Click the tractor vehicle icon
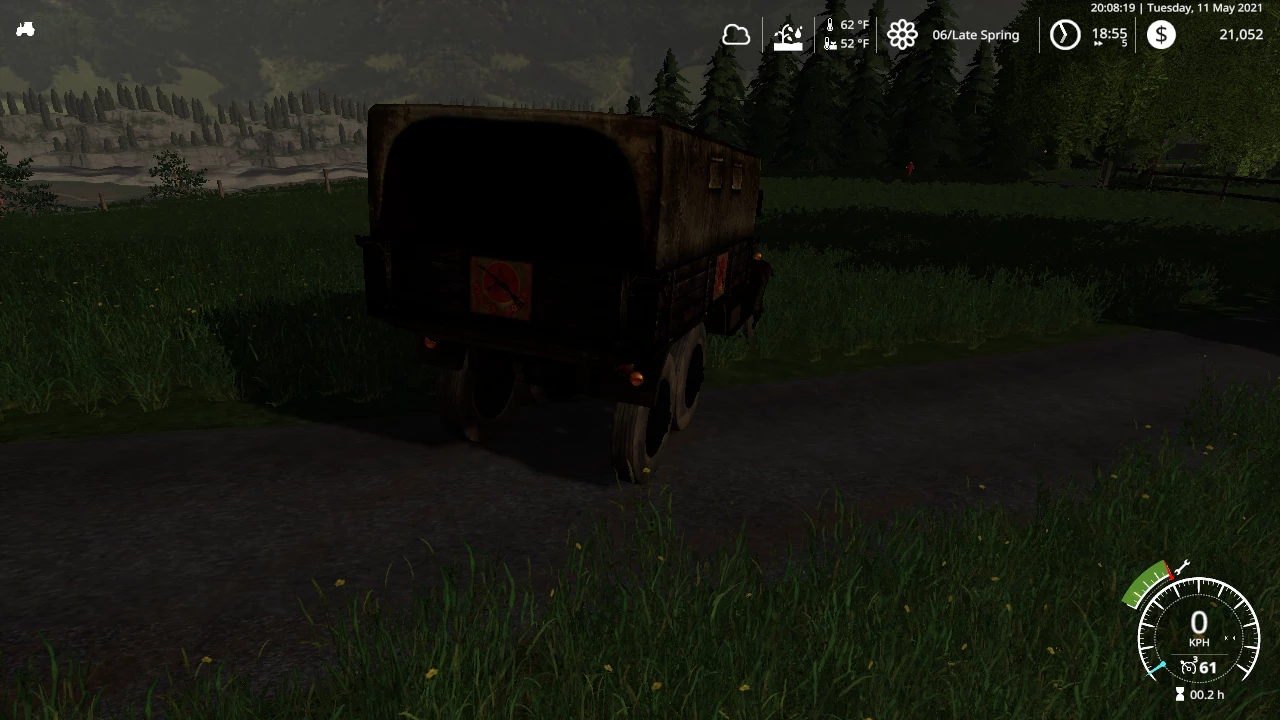 click(26, 30)
